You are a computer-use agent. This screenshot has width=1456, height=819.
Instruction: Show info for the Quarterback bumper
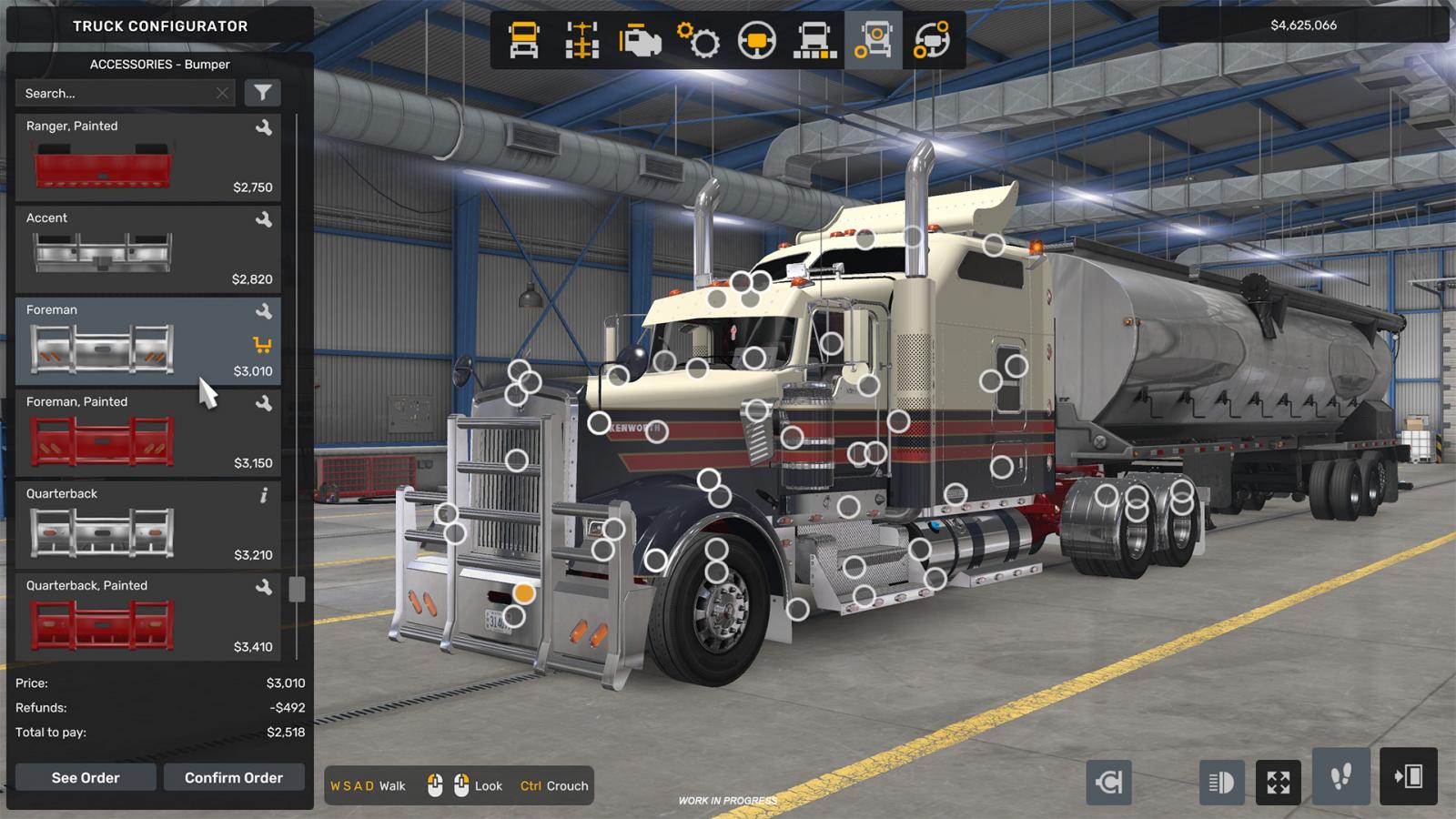coord(263,497)
